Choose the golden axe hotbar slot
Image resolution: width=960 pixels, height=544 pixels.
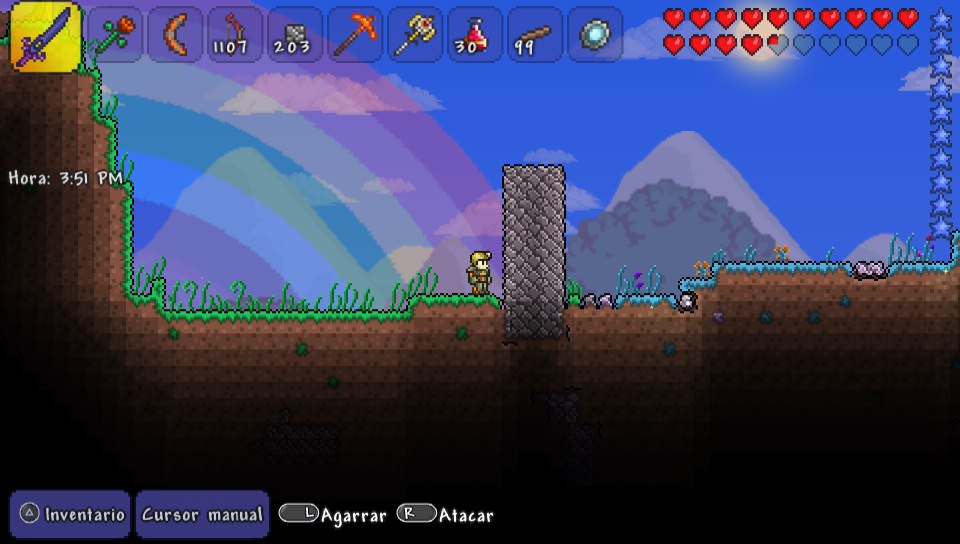[x=415, y=35]
